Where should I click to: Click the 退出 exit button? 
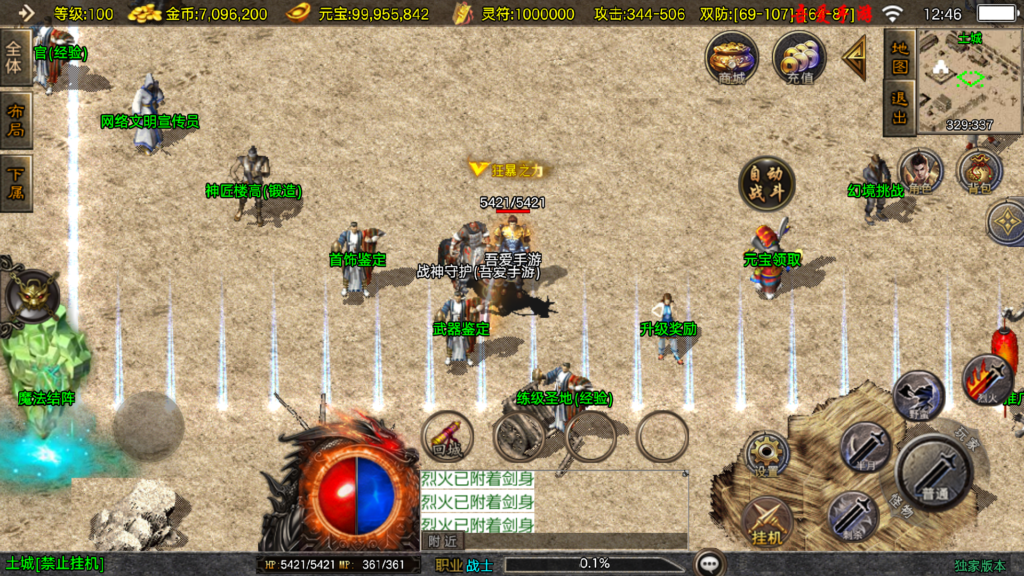900,109
